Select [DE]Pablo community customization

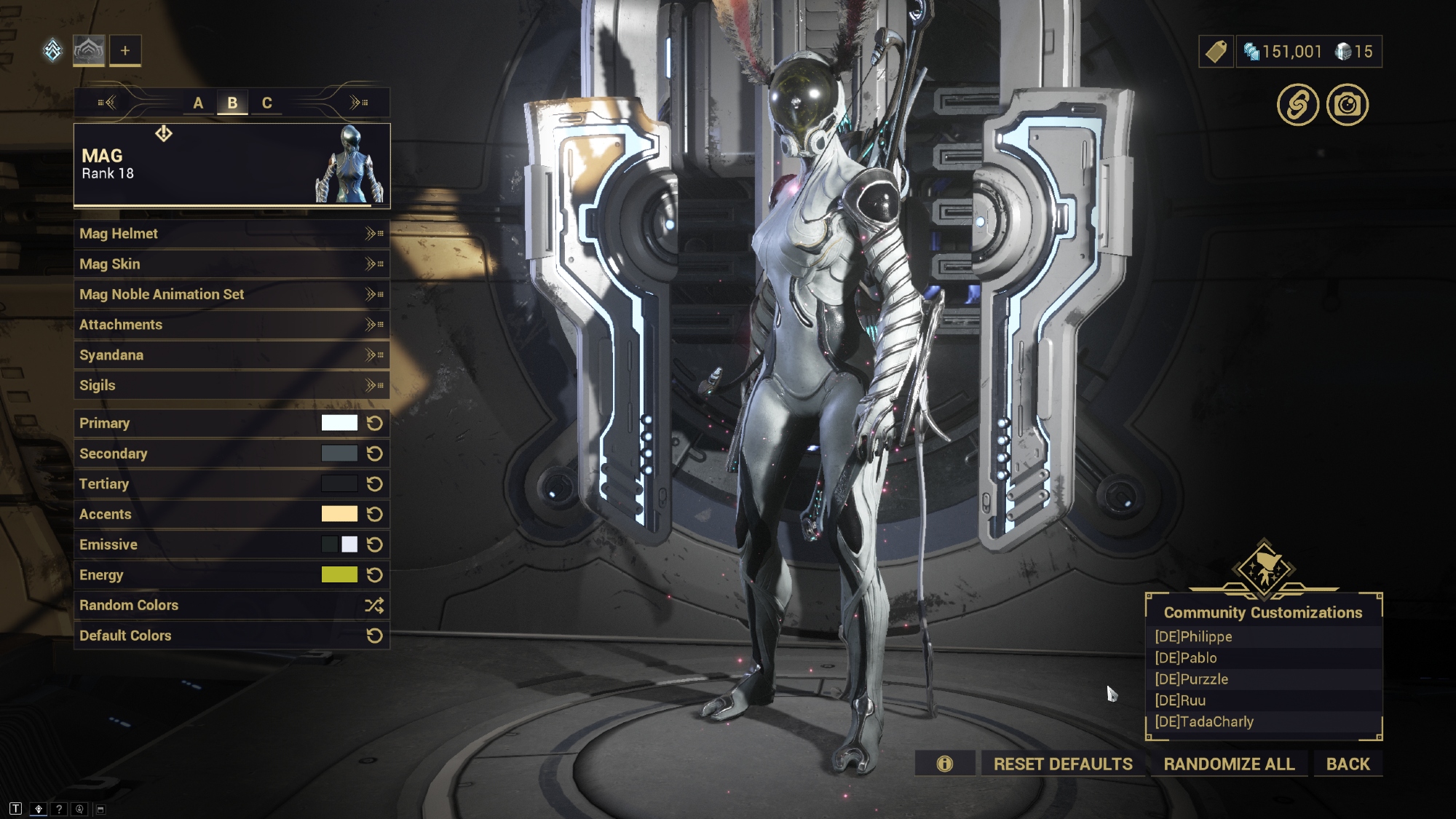coord(1187,658)
